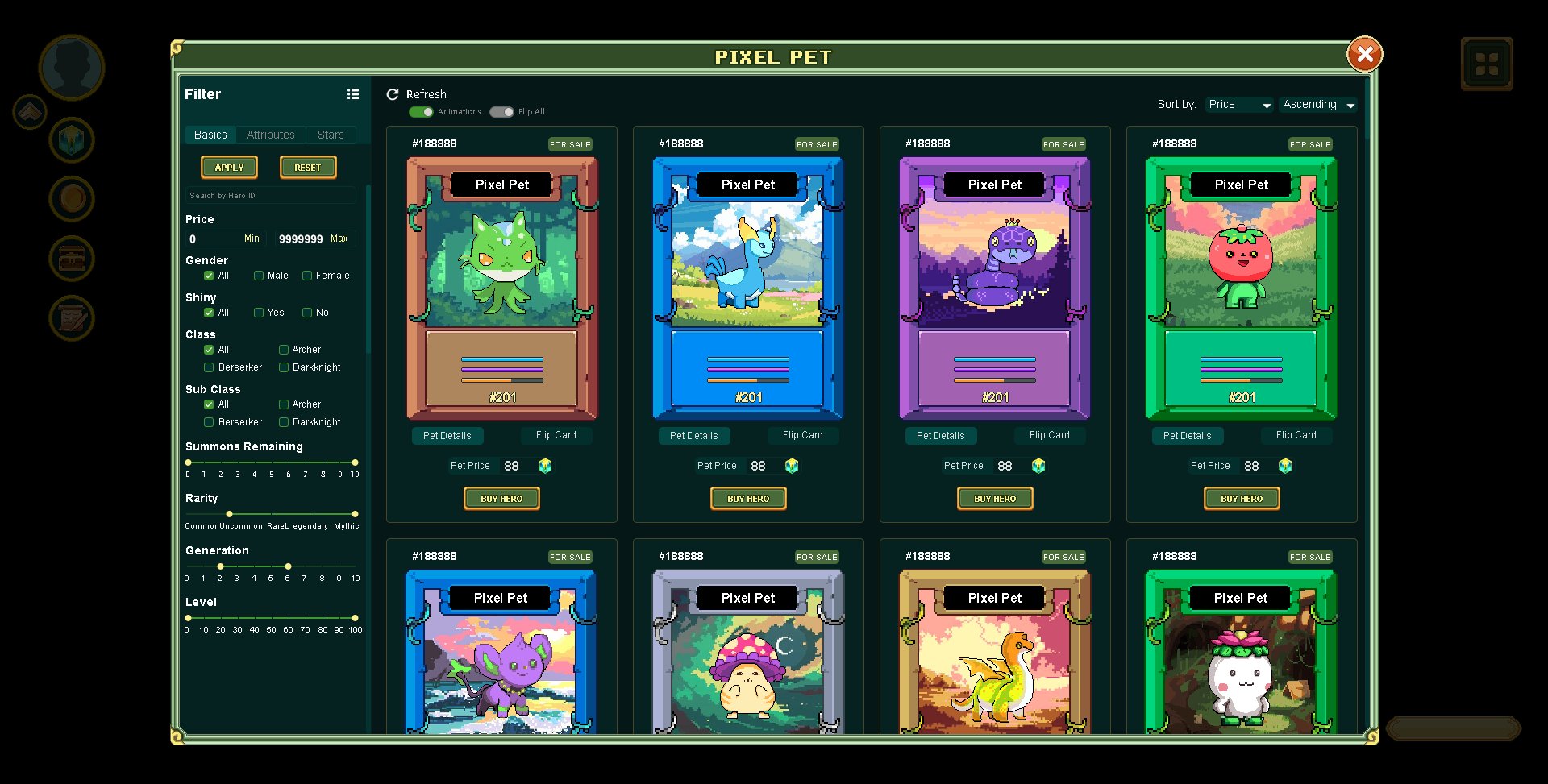Switch to the Attributes filter tab

click(x=270, y=134)
